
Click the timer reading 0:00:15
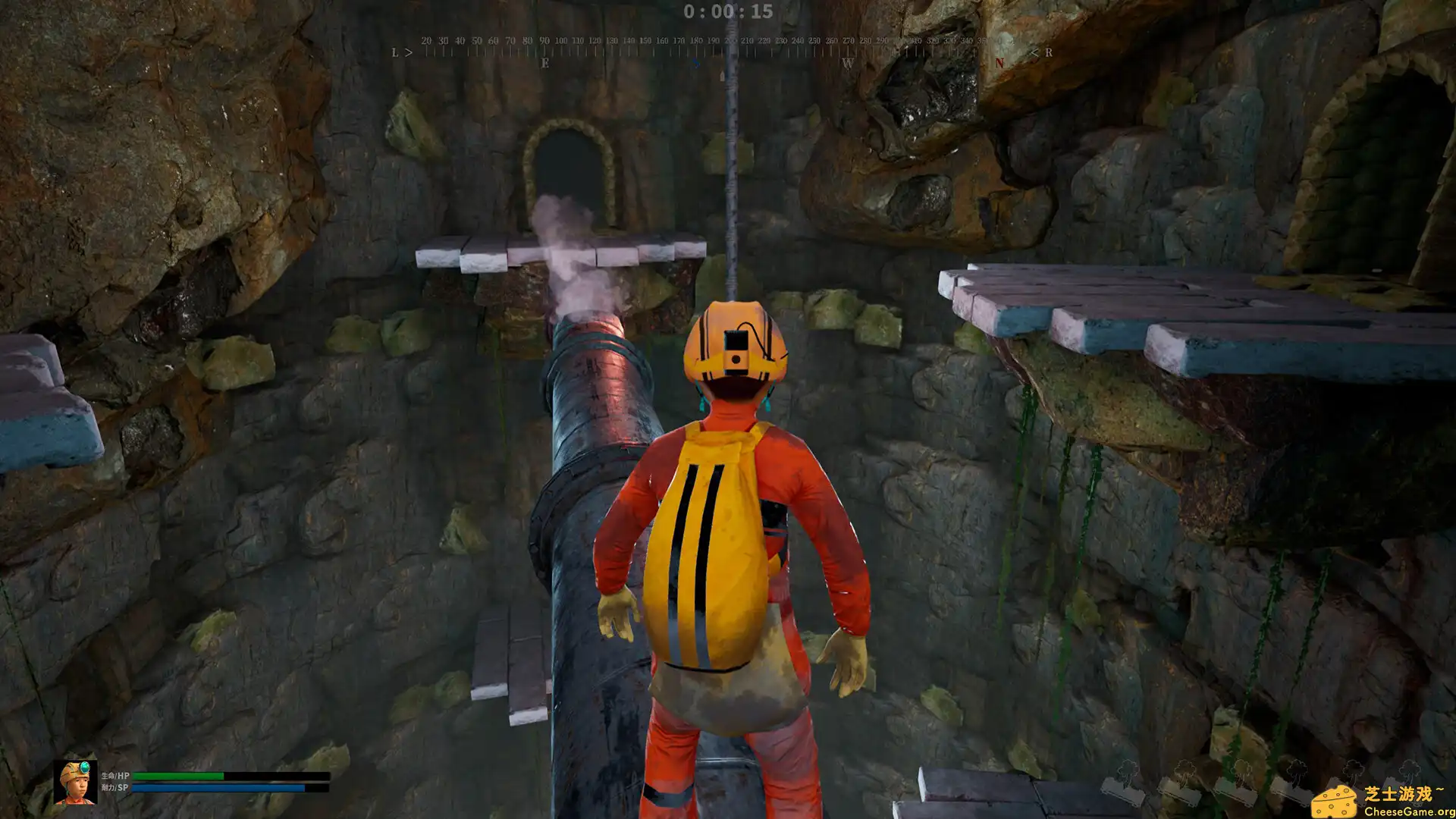(728, 12)
